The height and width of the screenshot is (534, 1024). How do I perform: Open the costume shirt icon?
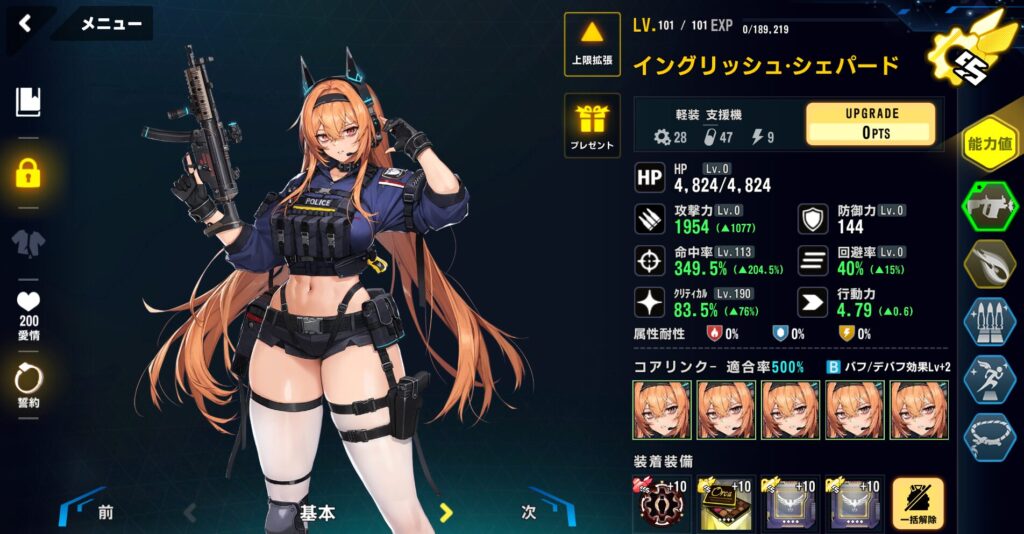point(28,243)
